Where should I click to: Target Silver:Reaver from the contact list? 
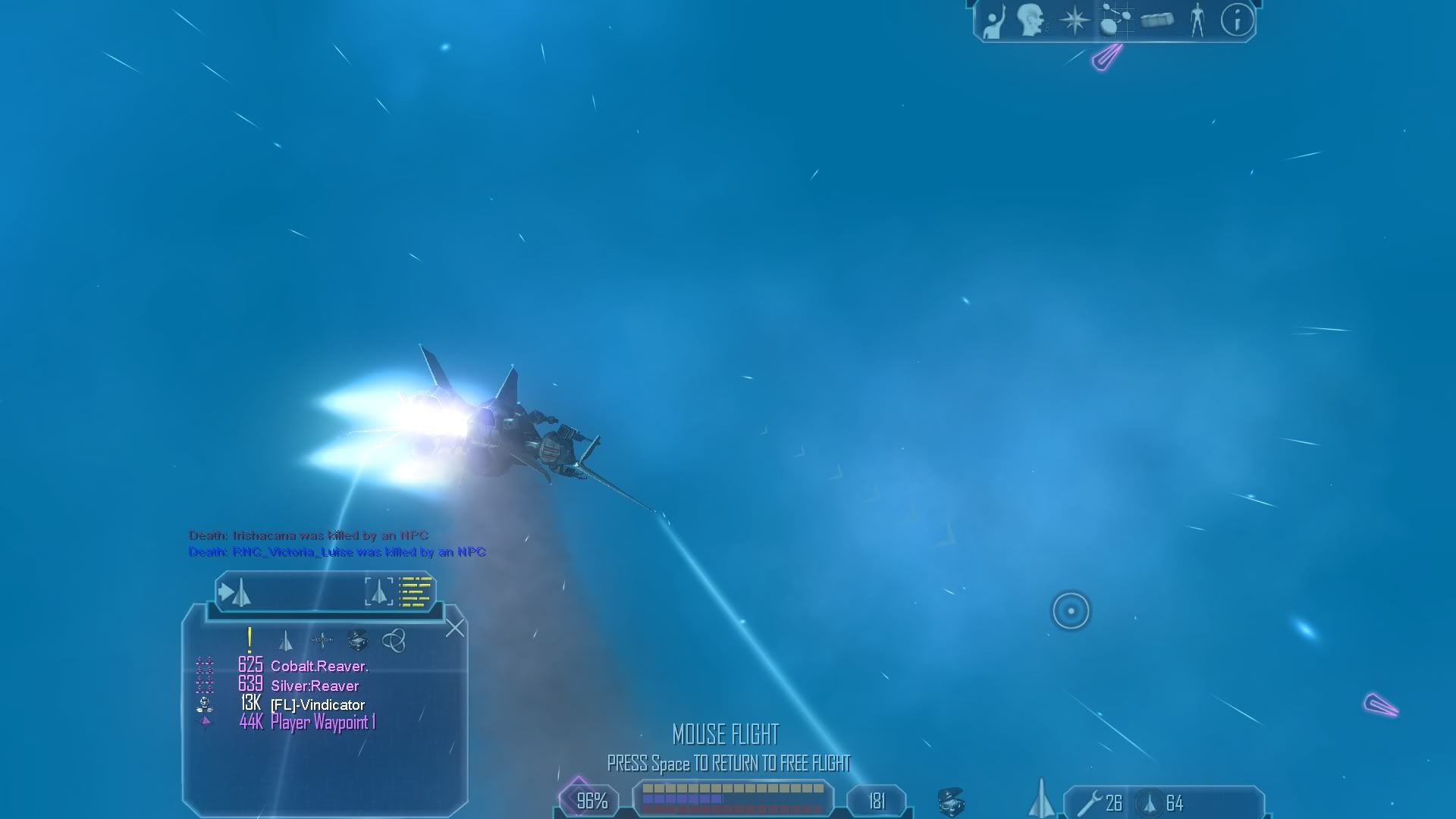(315, 686)
